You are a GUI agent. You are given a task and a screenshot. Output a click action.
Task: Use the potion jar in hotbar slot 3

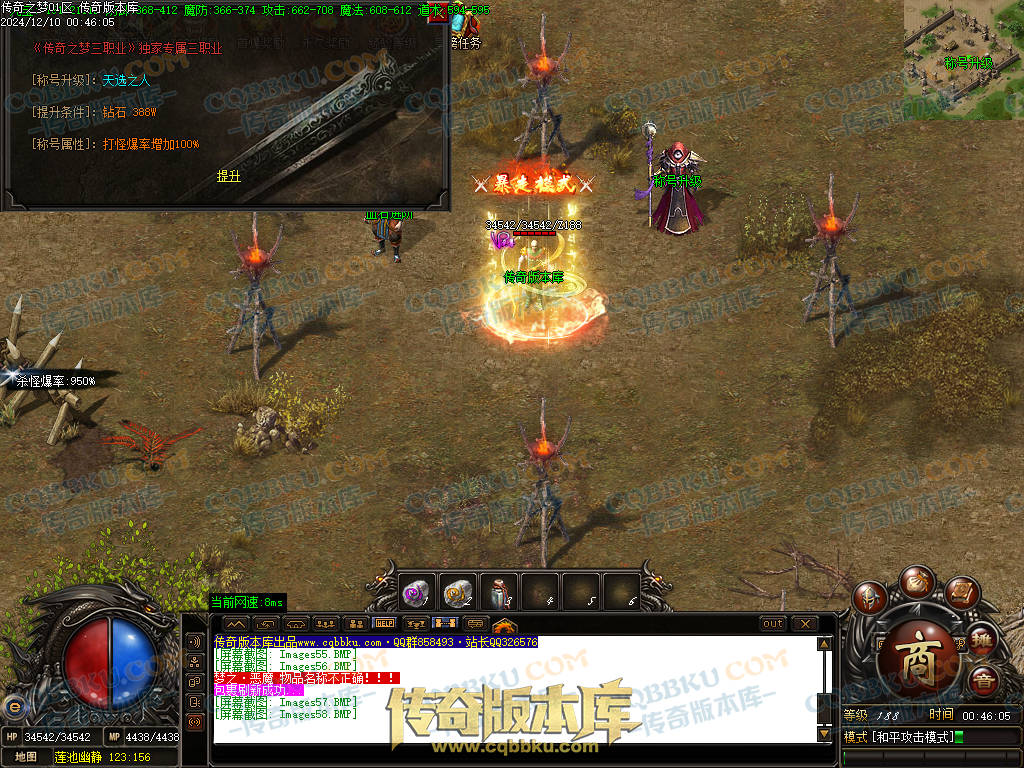pyautogui.click(x=499, y=593)
